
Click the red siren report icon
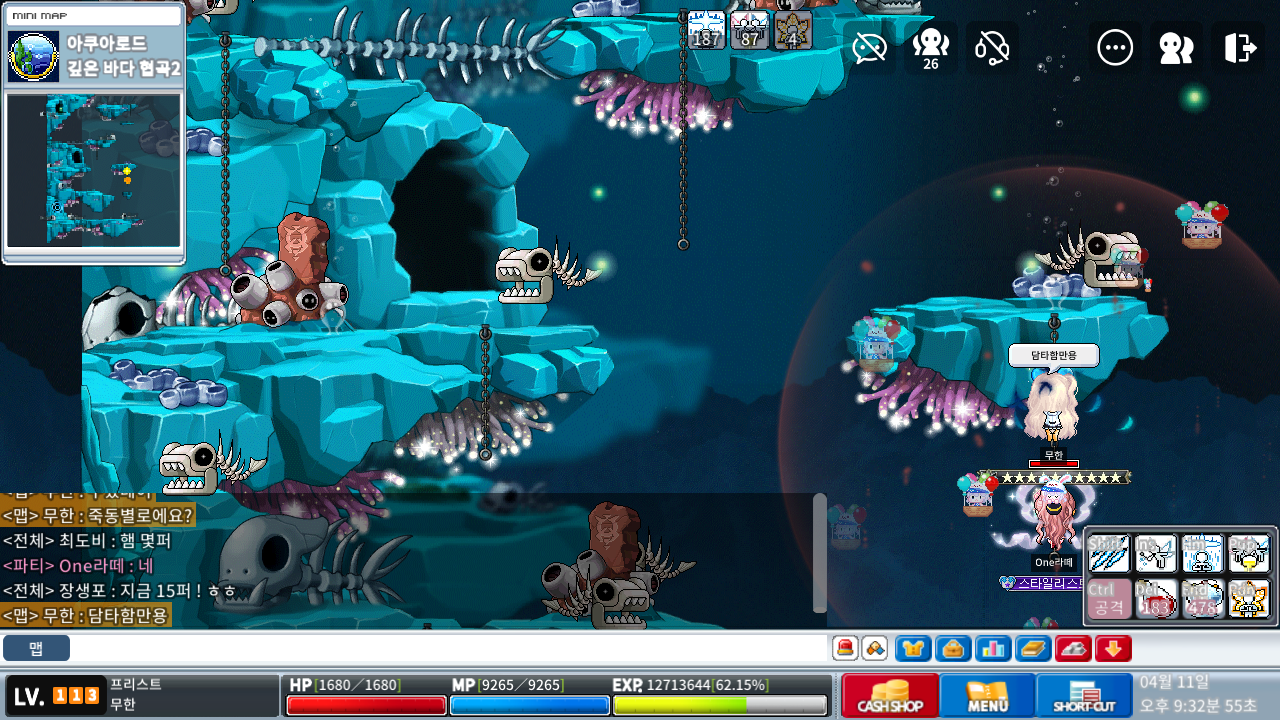click(846, 648)
